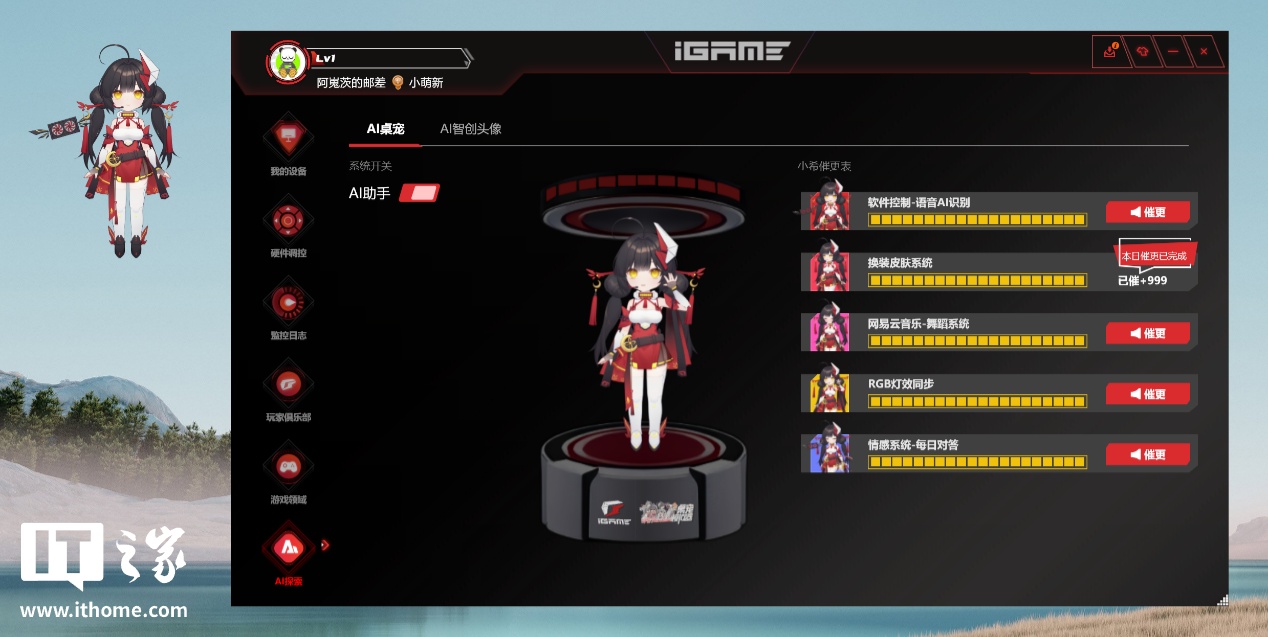Select the 换装皮肤系统 feature row

[x=975, y=272]
